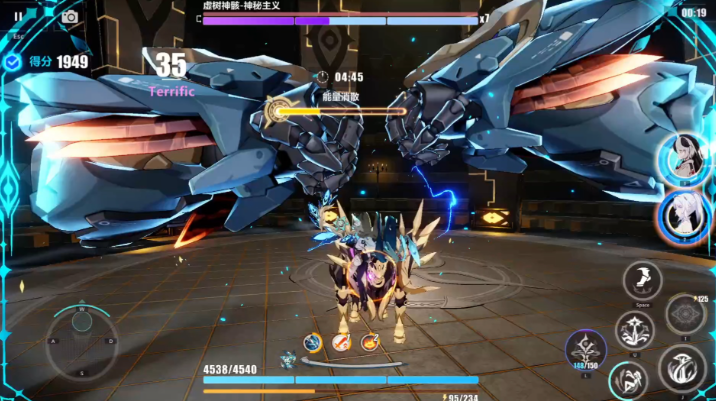
Task: Take a screenshot with the camera icon
Action: (70, 16)
